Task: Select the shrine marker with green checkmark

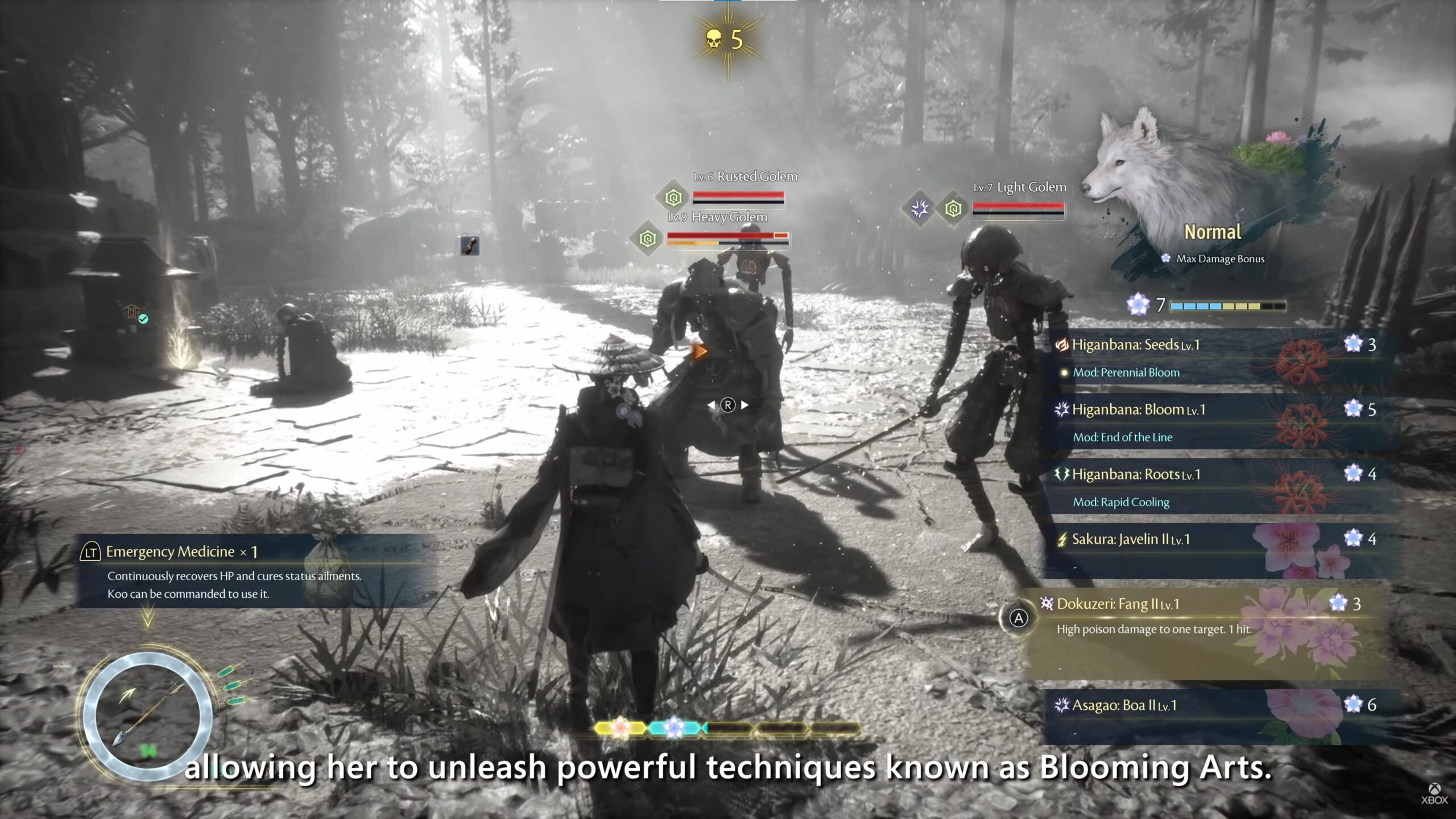Action: 135,313
